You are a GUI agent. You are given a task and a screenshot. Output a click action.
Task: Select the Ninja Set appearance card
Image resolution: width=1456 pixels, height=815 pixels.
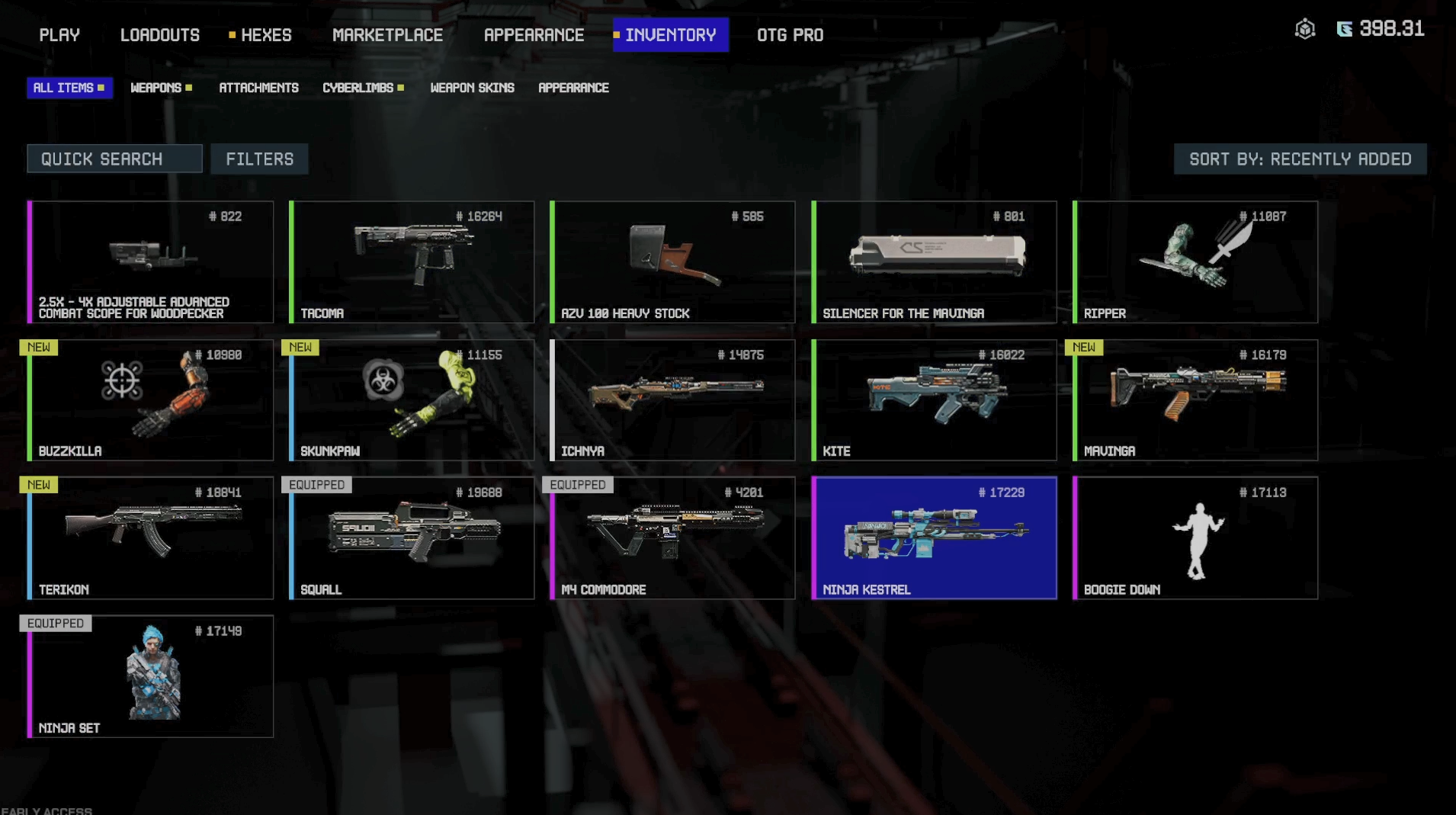150,676
